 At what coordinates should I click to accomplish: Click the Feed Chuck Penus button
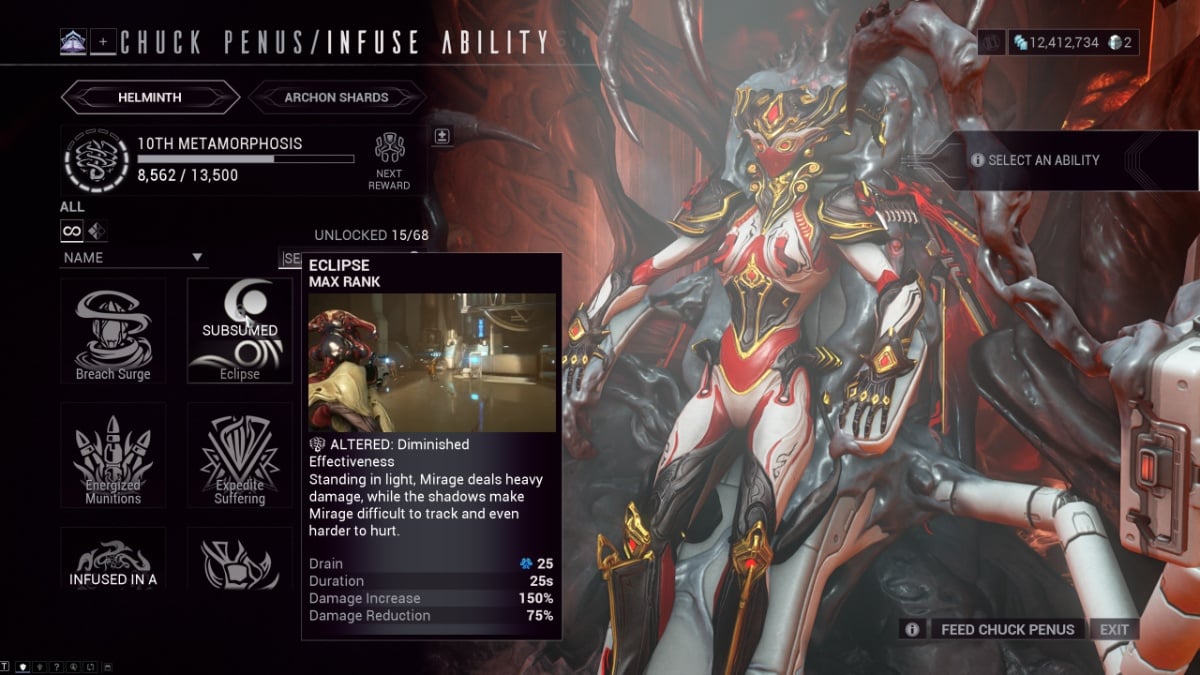point(1007,629)
